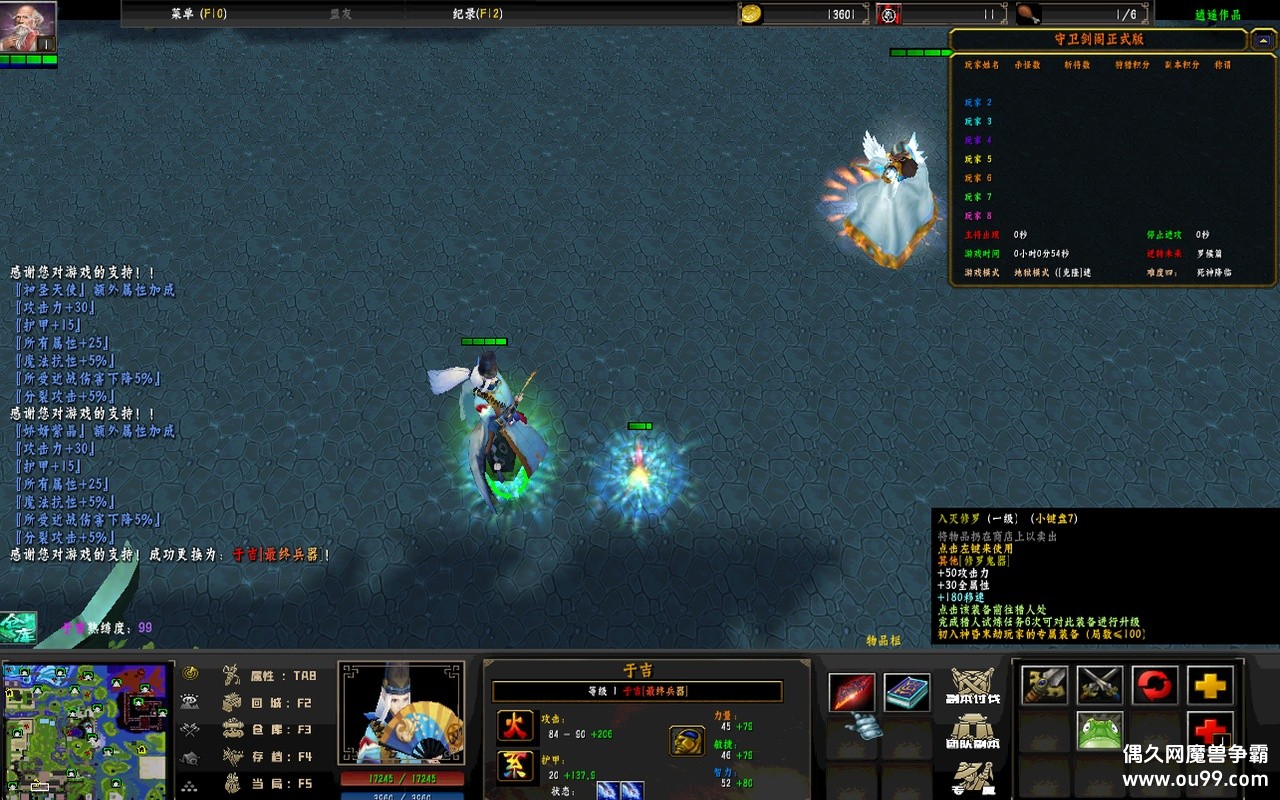This screenshot has width=1280, height=800.
Task: Activate the crossed swords attack command
Action: tap(1099, 686)
